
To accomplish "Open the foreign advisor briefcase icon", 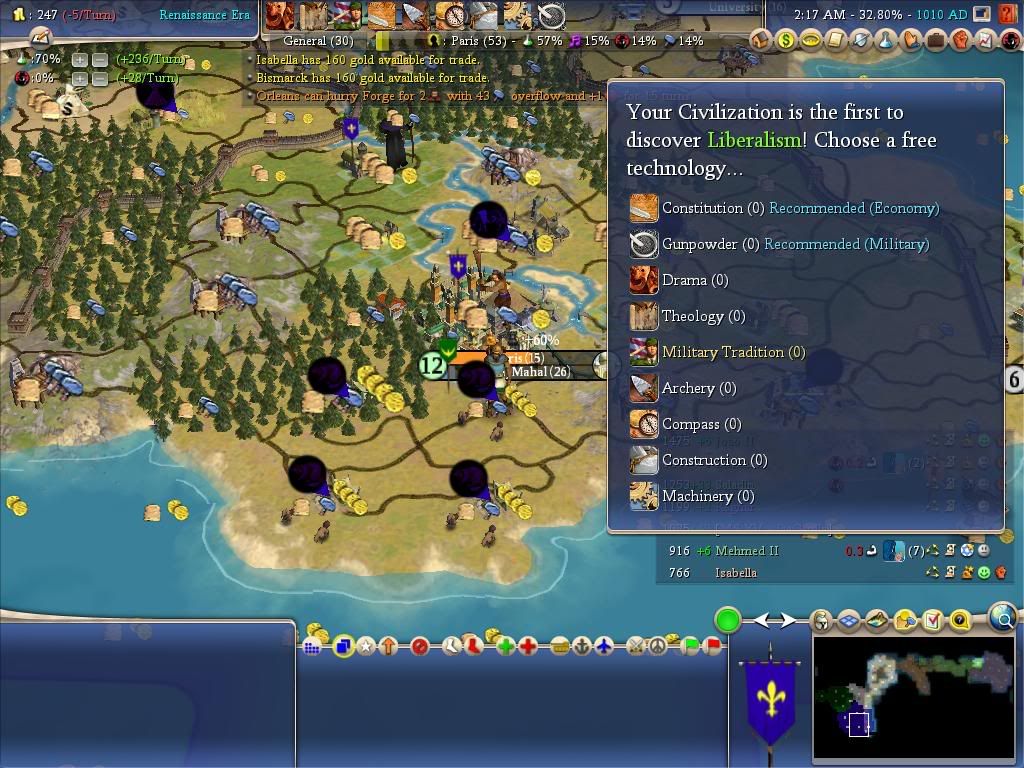I will pos(935,40).
